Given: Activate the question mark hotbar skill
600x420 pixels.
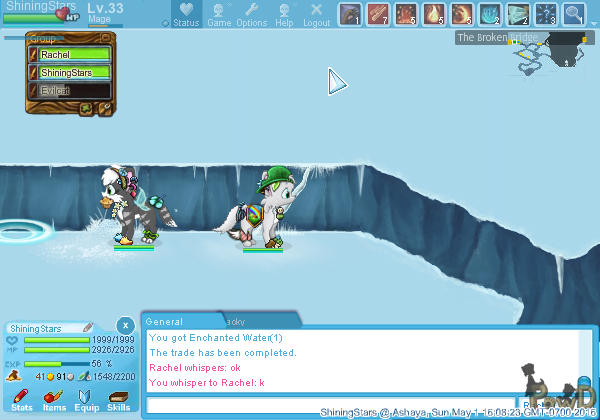Looking at the screenshot, I should [545, 14].
